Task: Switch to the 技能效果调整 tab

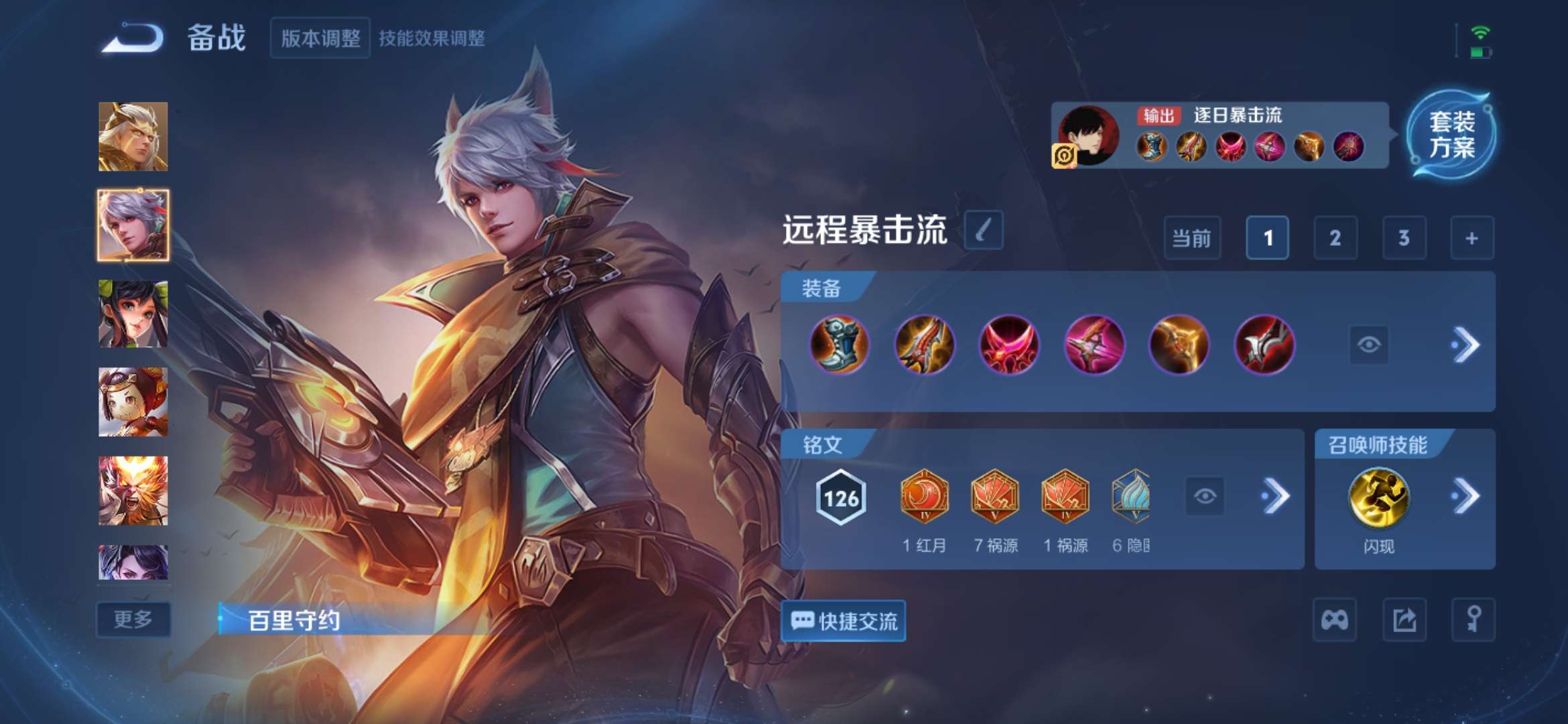Action: pyautogui.click(x=434, y=38)
